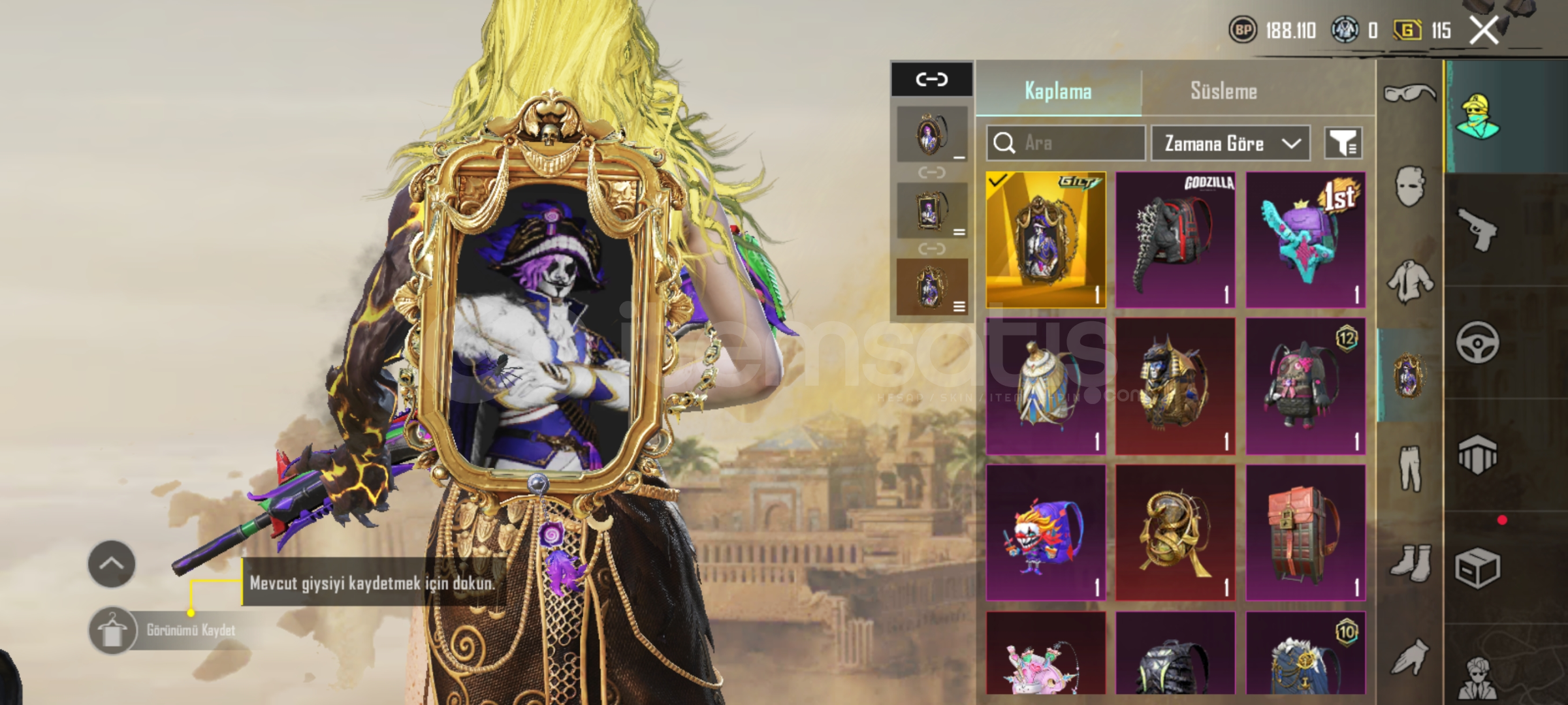Choose the 1st place purple backpack skin
The width and height of the screenshot is (1568, 705).
click(1305, 240)
